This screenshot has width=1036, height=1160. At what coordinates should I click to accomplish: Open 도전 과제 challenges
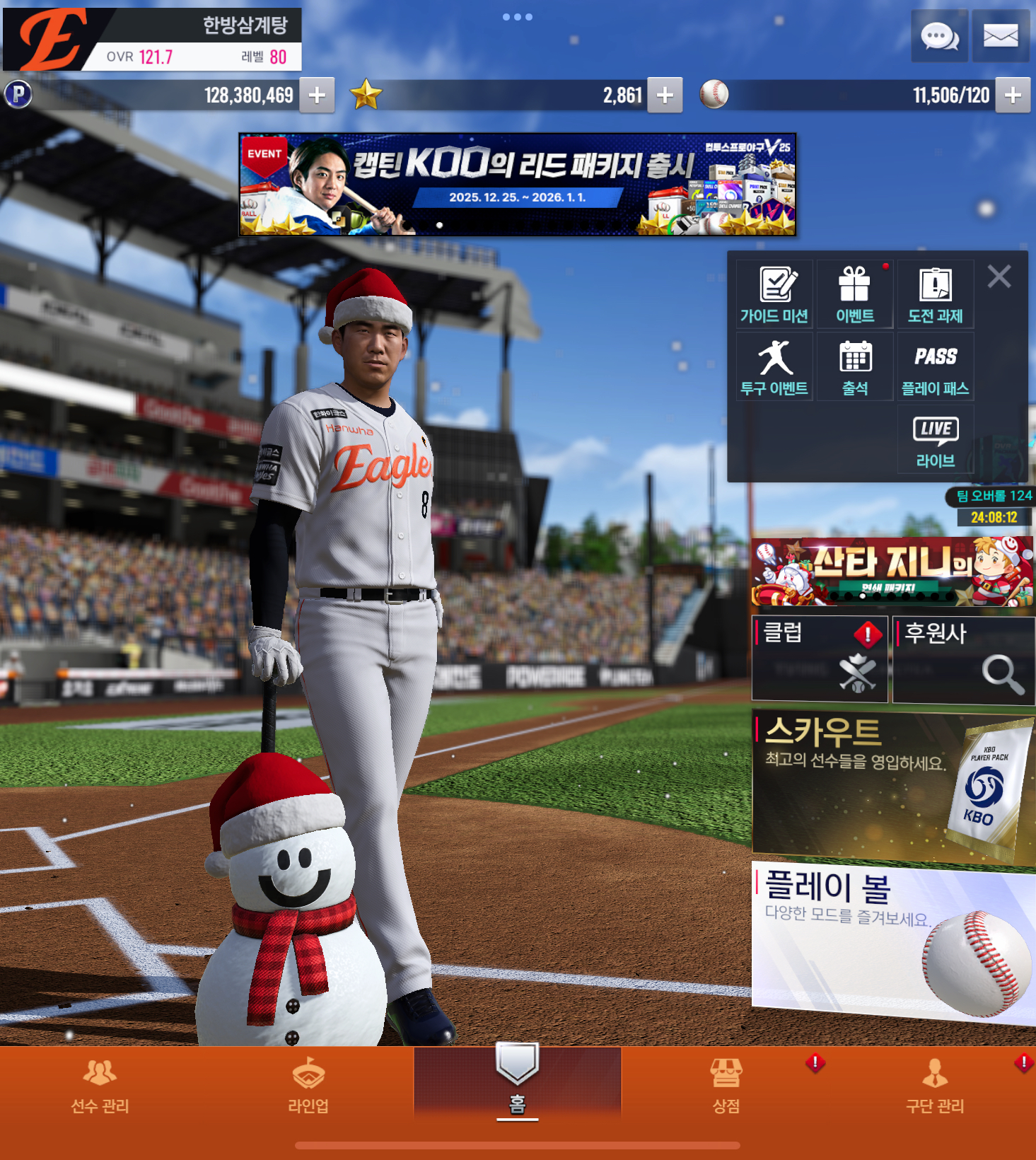[x=935, y=295]
